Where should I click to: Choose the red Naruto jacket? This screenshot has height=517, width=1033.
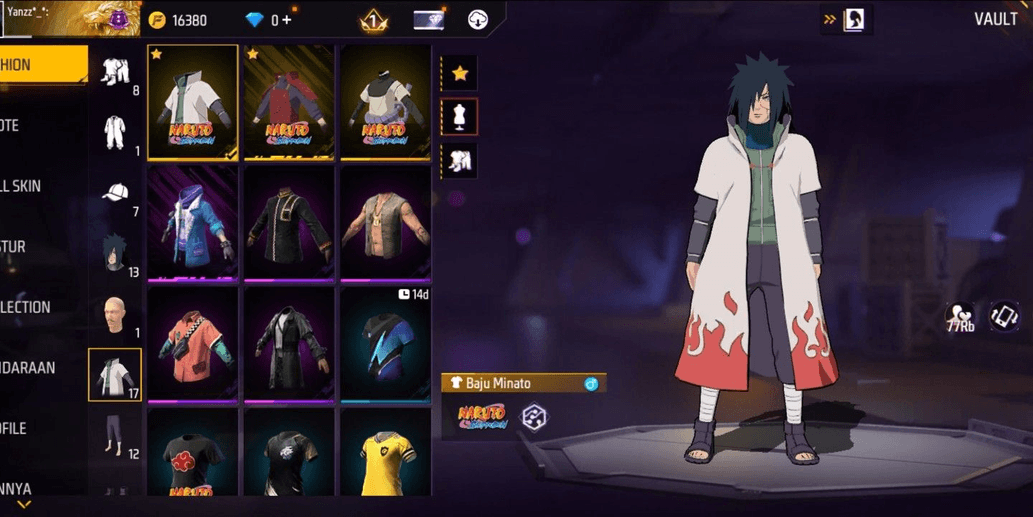pos(289,102)
